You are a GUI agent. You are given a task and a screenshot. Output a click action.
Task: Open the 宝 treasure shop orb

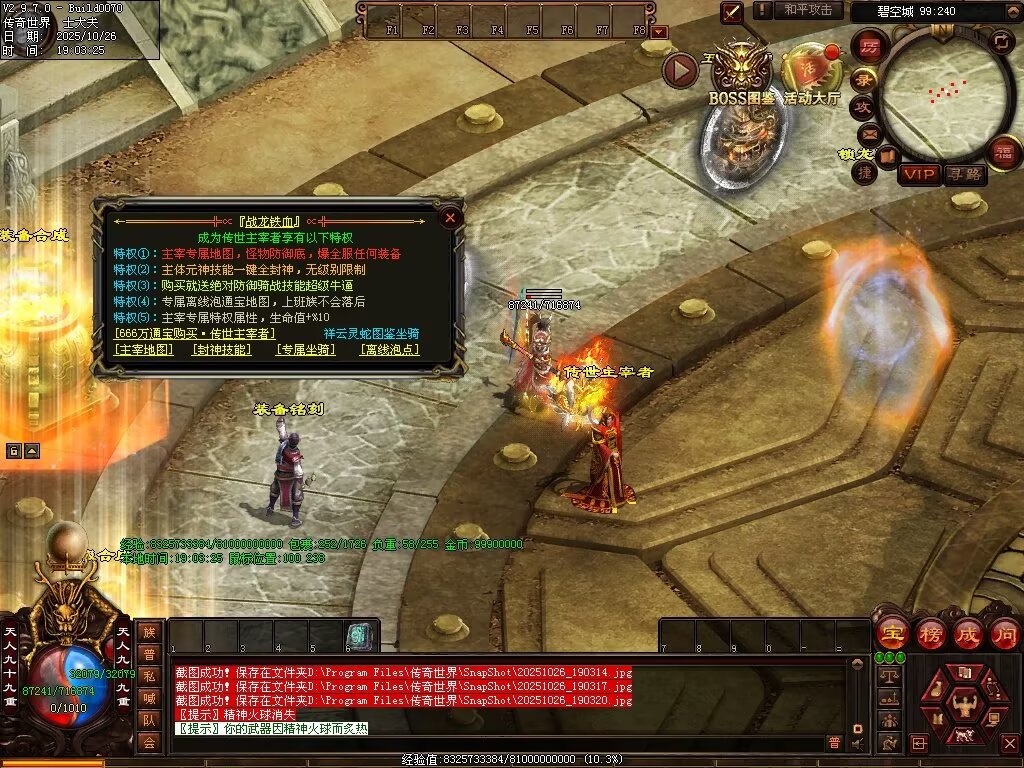[892, 633]
